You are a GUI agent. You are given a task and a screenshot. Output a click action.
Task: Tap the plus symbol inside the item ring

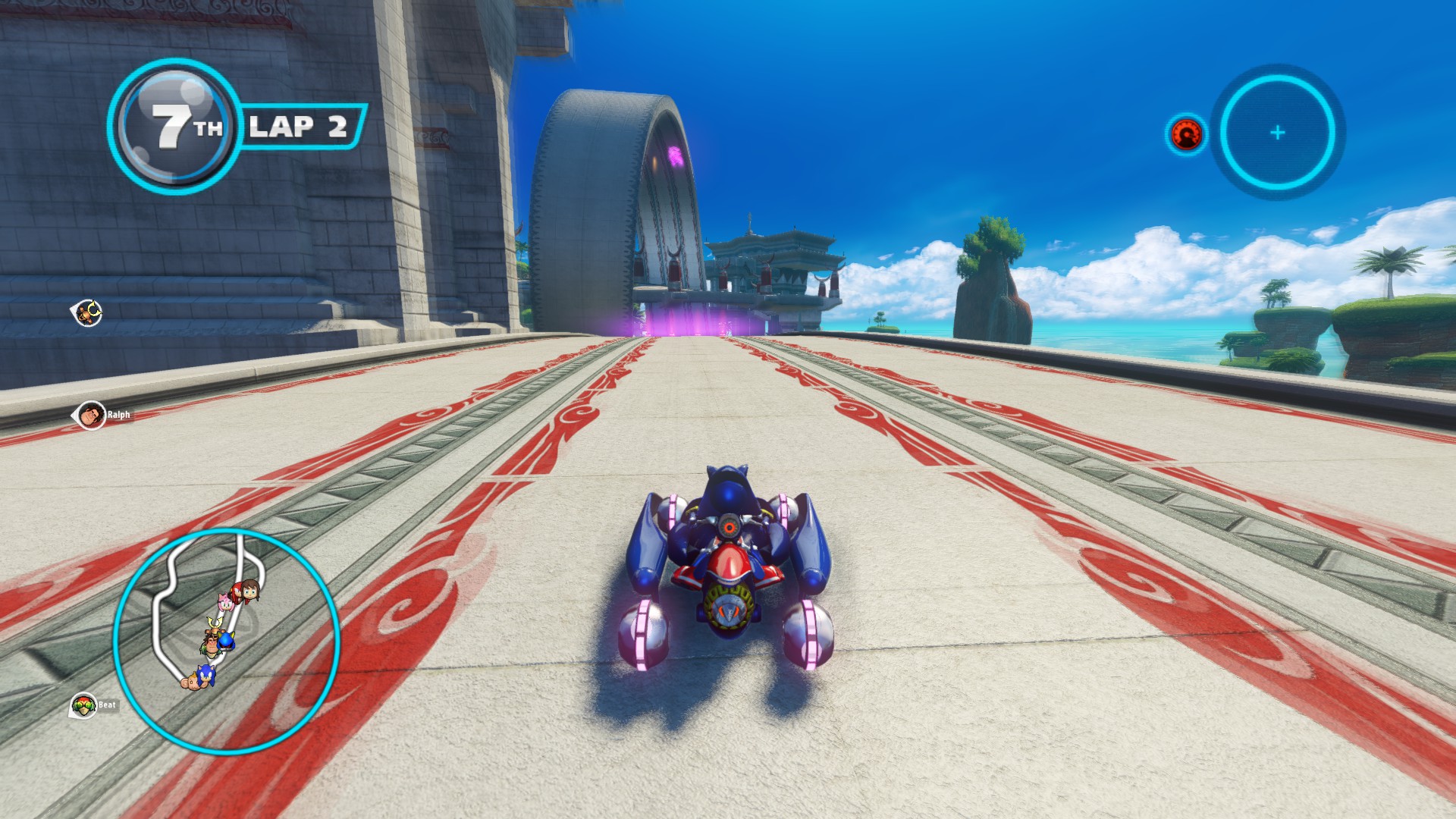(1276, 130)
